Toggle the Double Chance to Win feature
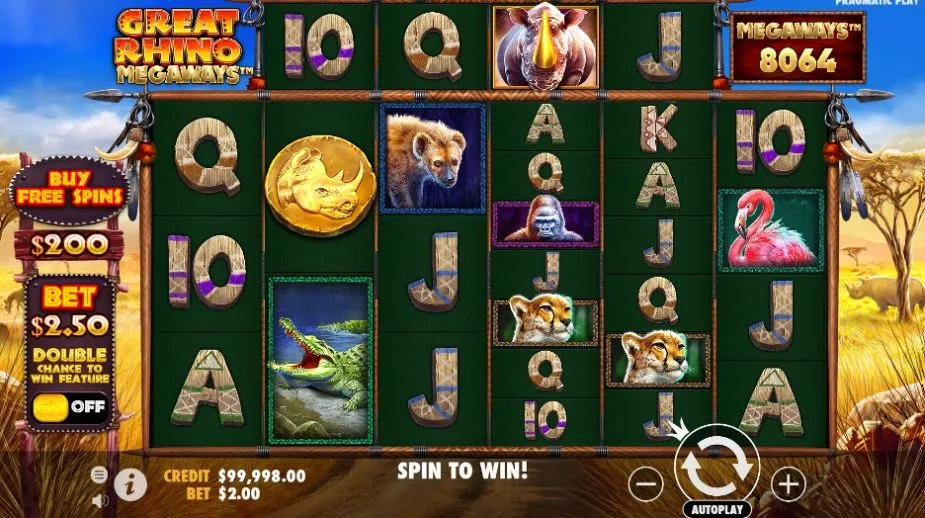The width and height of the screenshot is (925, 518). [x=70, y=406]
